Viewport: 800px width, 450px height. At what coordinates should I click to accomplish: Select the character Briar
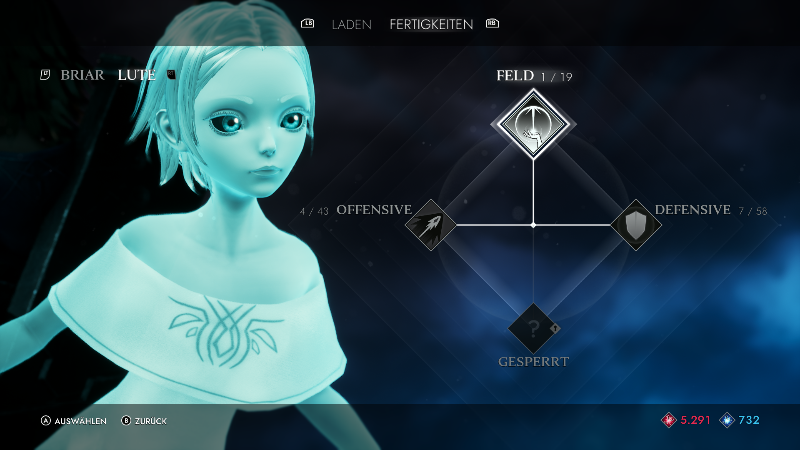pyautogui.click(x=82, y=75)
